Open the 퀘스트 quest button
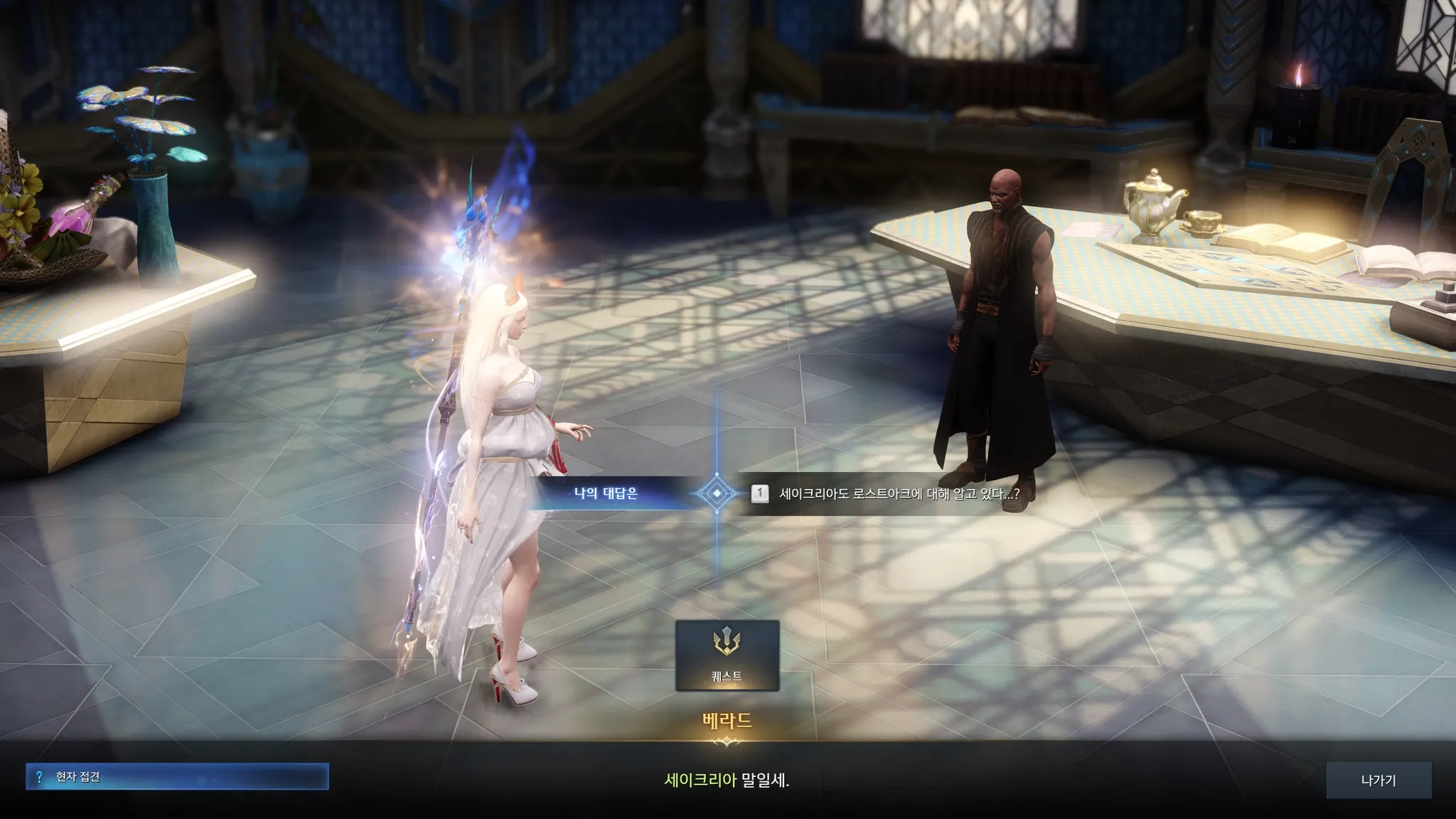The width and height of the screenshot is (1456, 819). coord(727,655)
